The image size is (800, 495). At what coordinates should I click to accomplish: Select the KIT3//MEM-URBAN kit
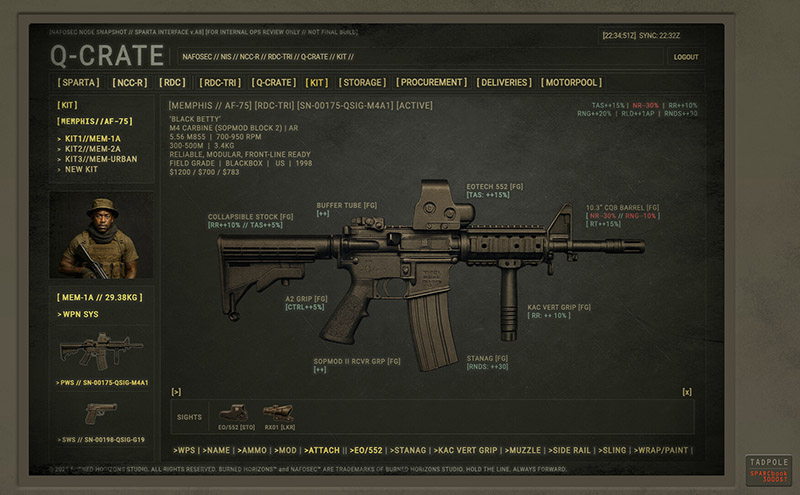click(100, 159)
